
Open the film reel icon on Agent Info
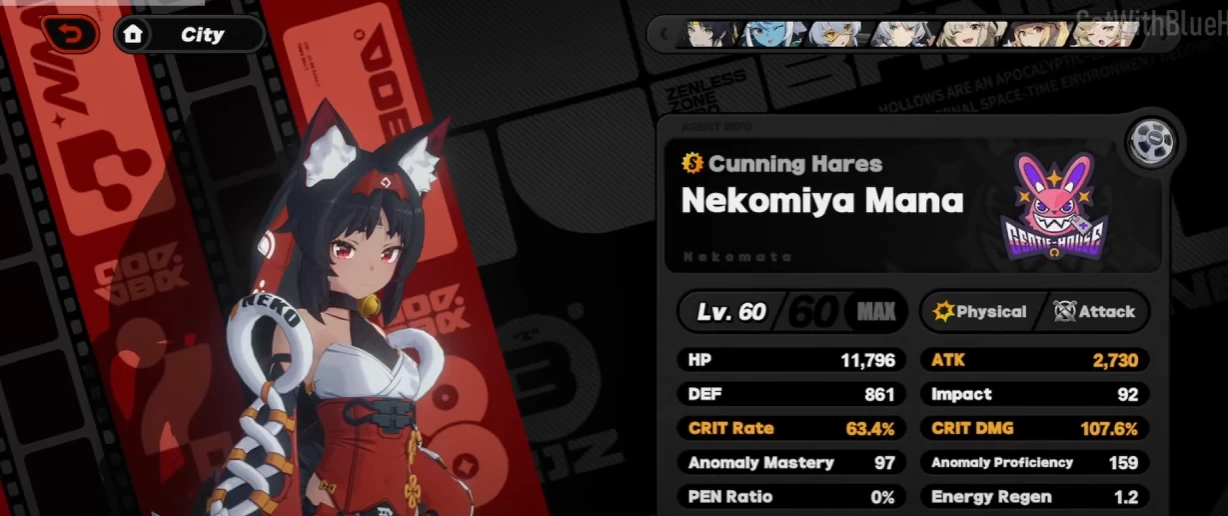point(1151,142)
